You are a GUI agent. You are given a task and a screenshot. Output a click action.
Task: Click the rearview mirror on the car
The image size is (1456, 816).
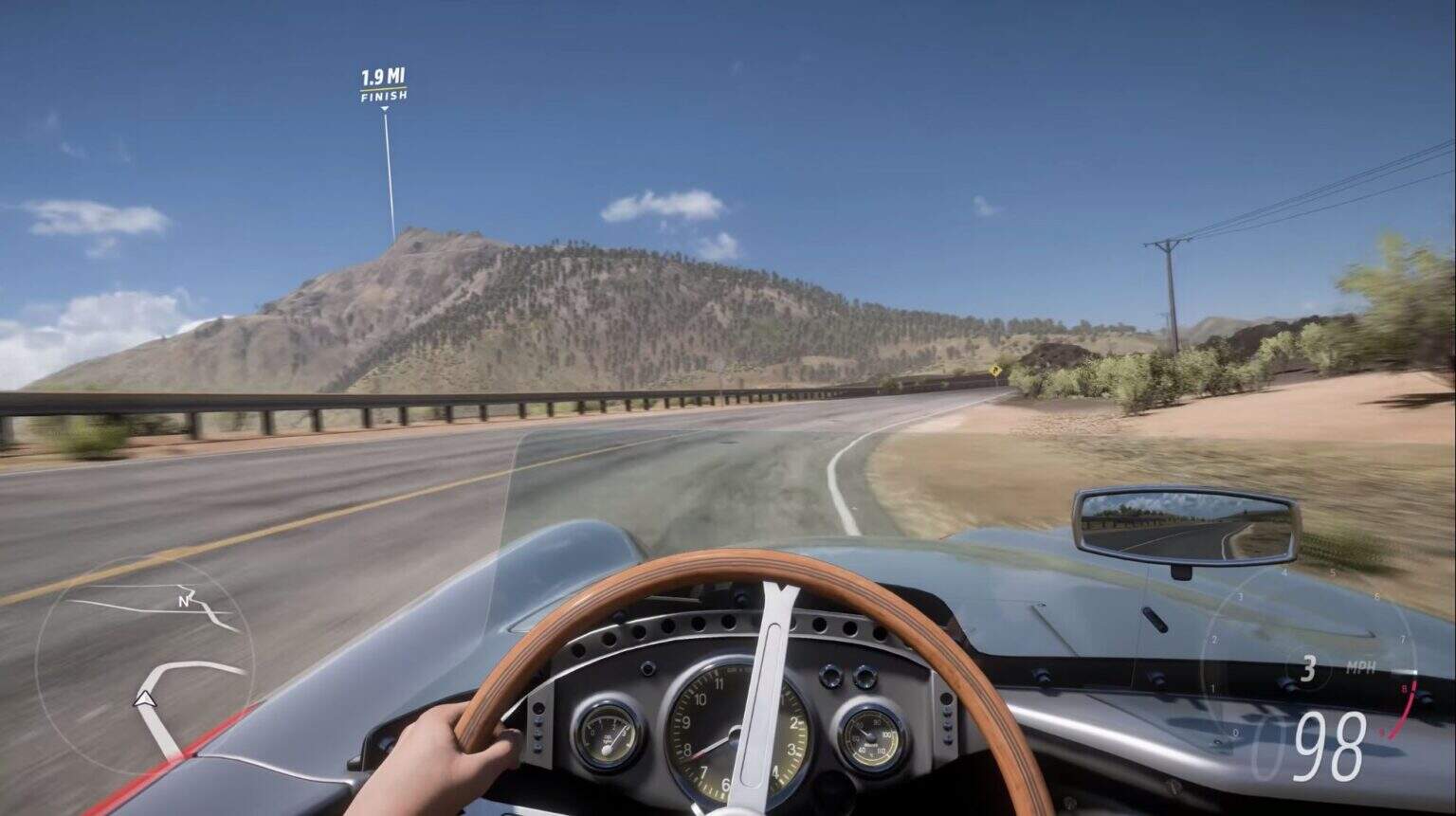(1185, 526)
